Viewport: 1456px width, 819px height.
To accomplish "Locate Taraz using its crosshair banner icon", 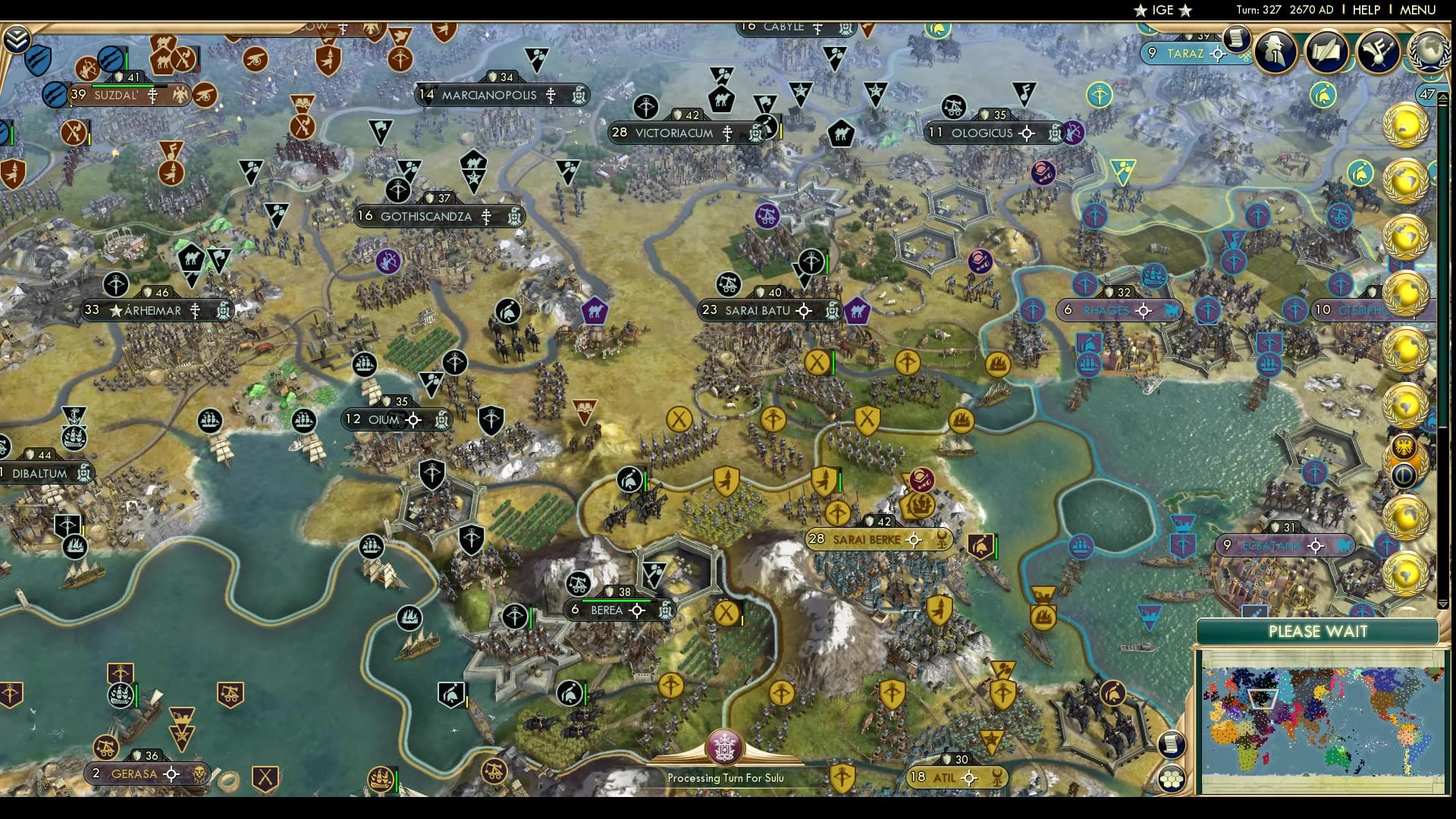I will [1218, 54].
